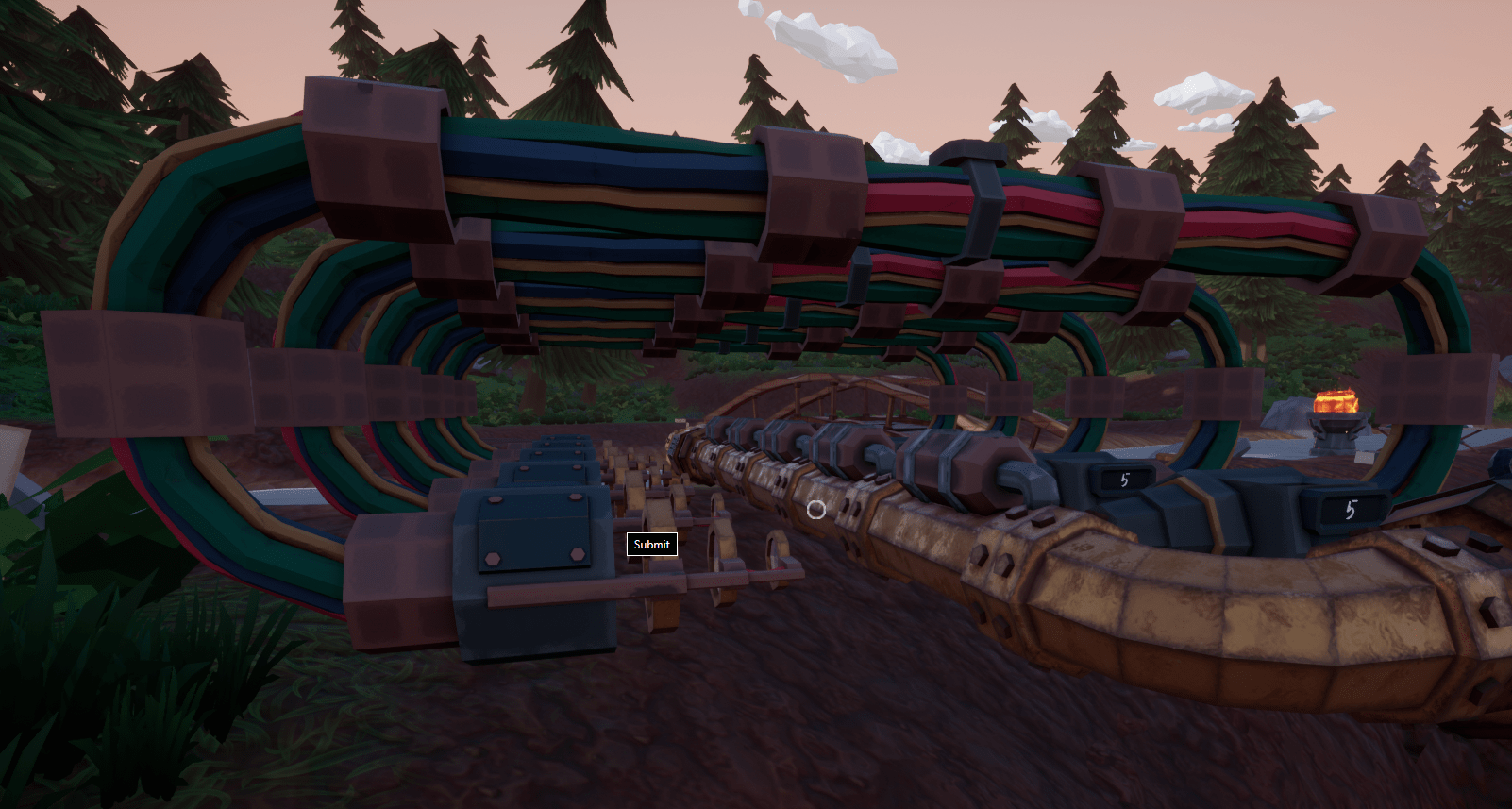Screen dimensions: 1512x809
Task: Click the circular aiming reticle at screen center
Action: 815,509
